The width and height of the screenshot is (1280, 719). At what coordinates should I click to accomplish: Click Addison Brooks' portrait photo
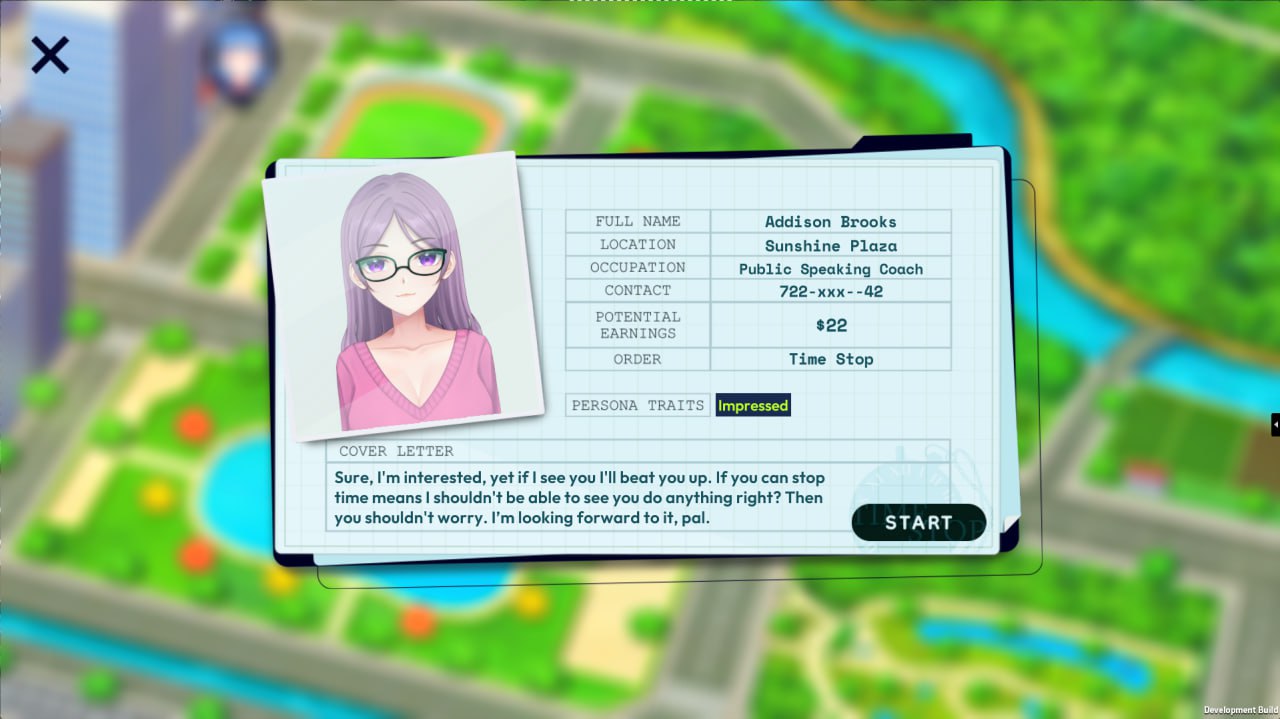pyautogui.click(x=404, y=295)
